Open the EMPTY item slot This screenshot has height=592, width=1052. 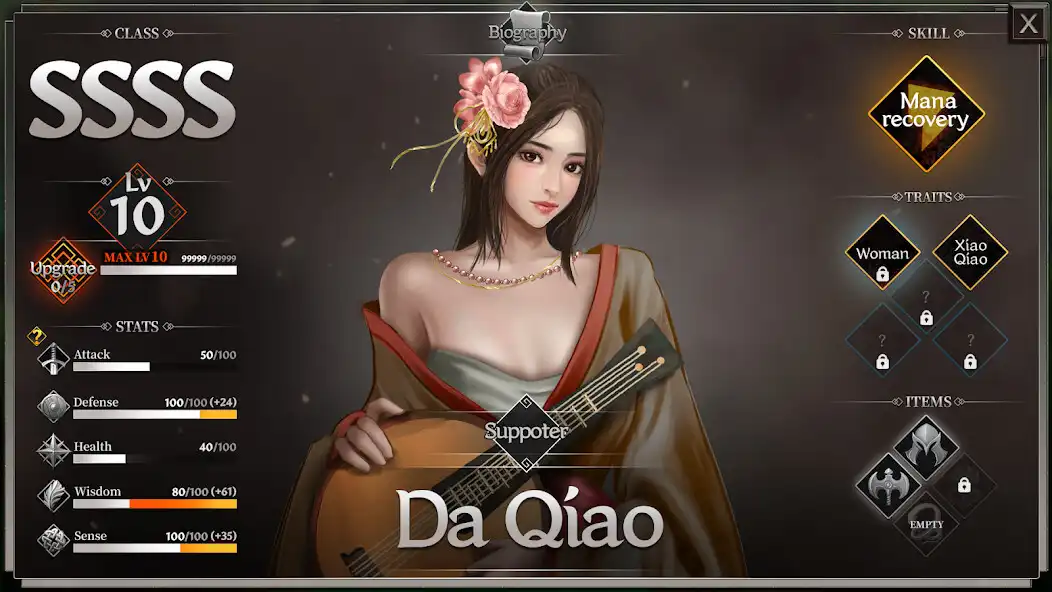click(926, 522)
